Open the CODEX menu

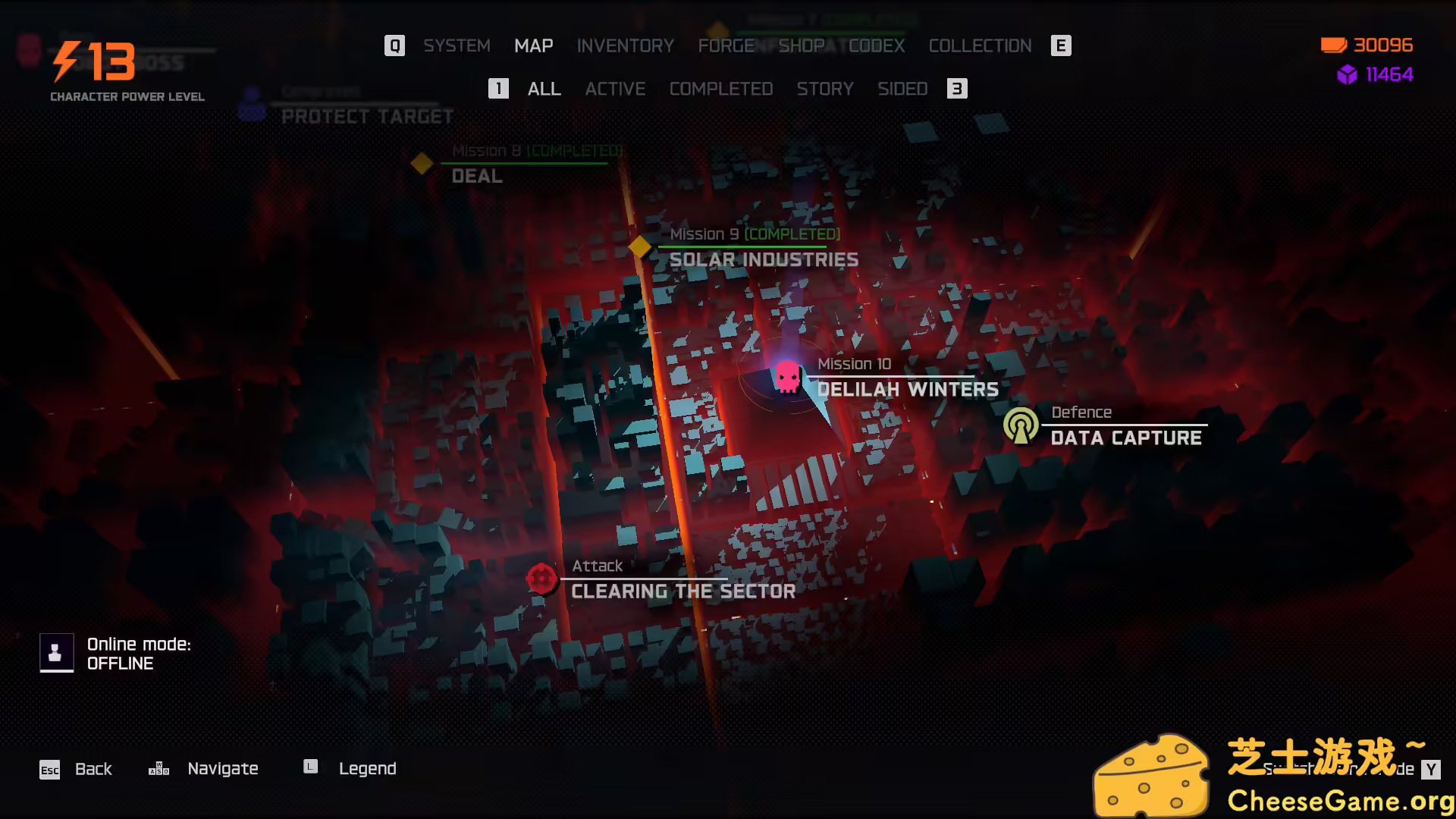click(877, 45)
